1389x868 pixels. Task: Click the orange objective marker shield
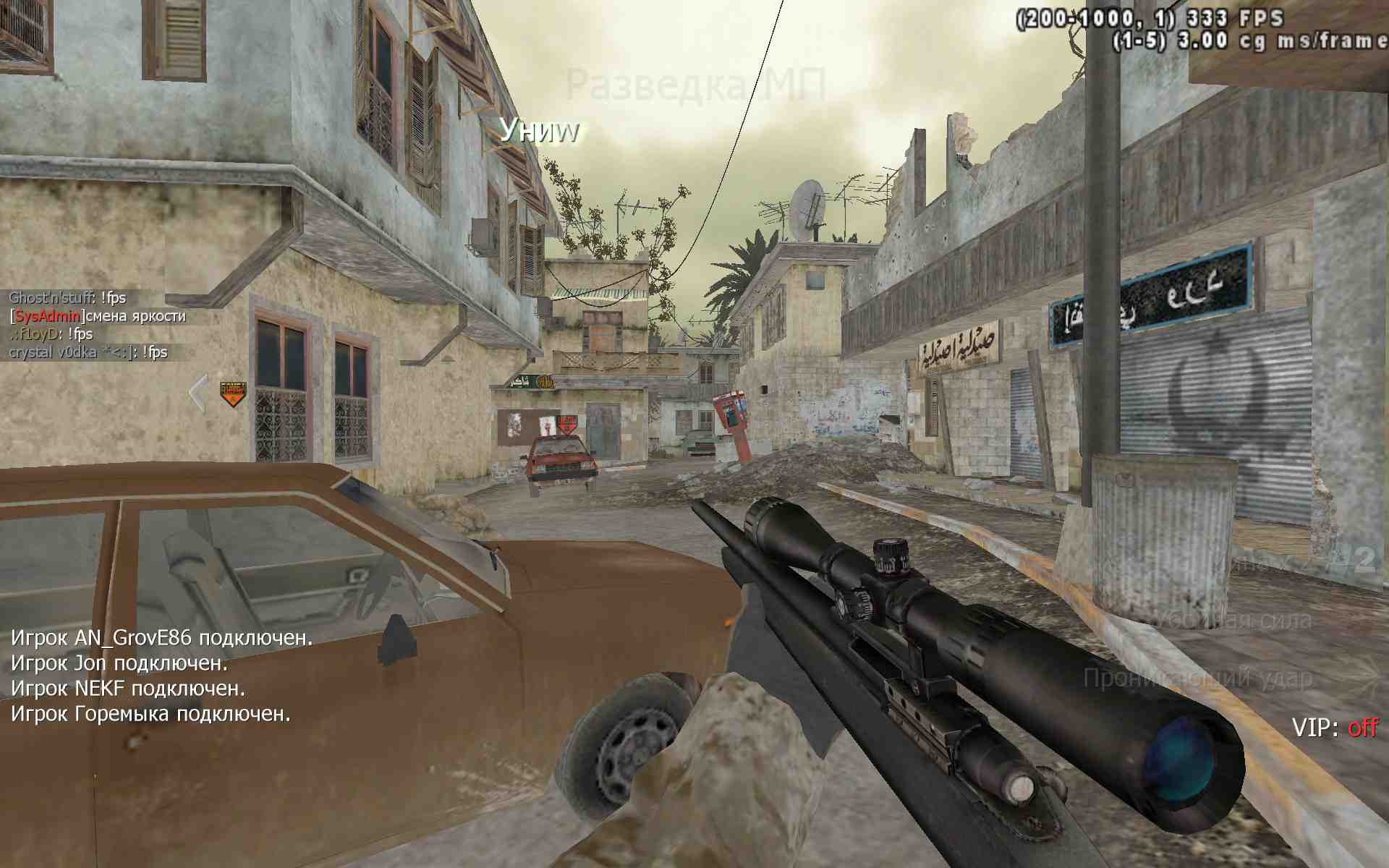233,394
